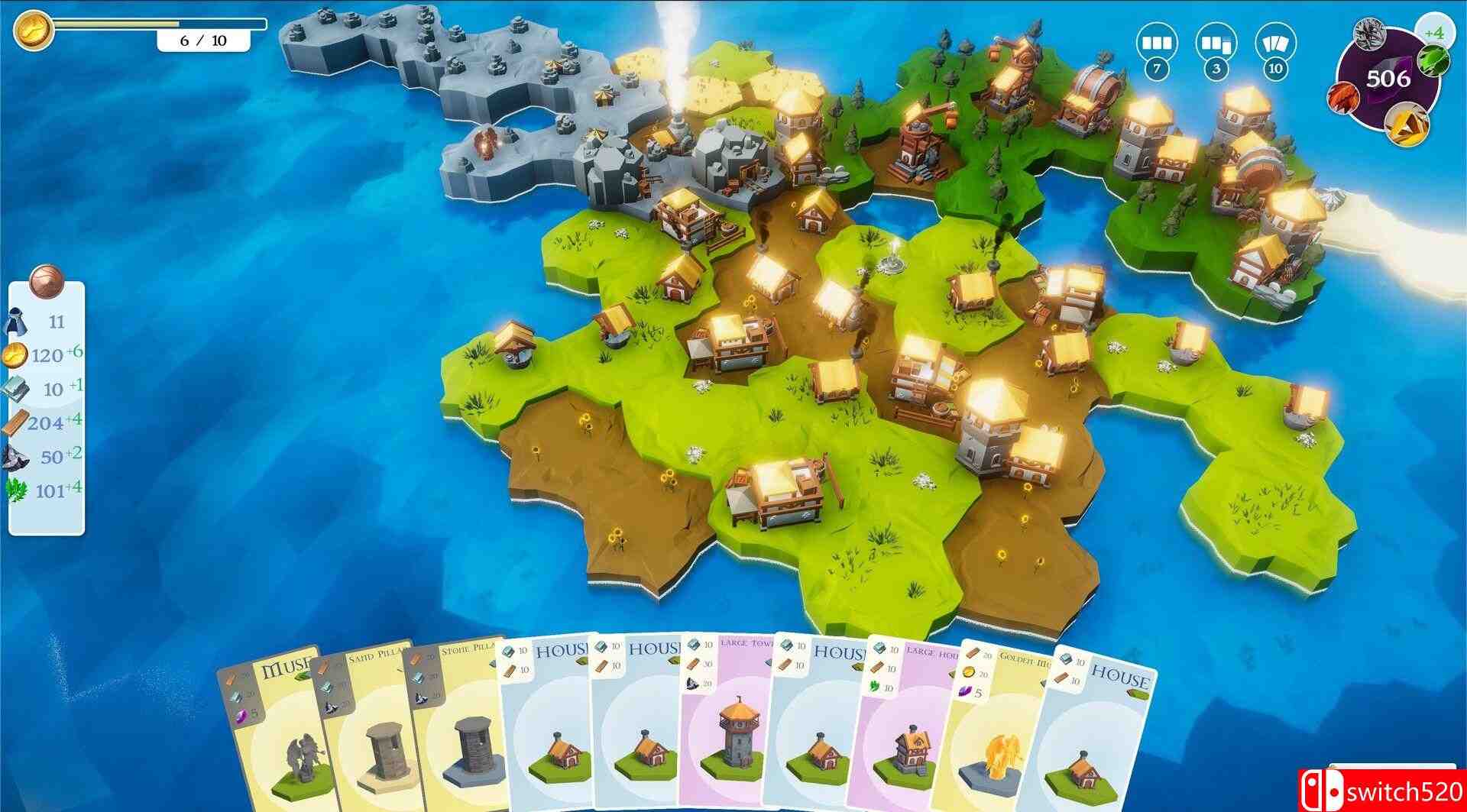The height and width of the screenshot is (812, 1467).
Task: Click the +4 bonus badge near the mana wheel
Action: coord(1438,31)
